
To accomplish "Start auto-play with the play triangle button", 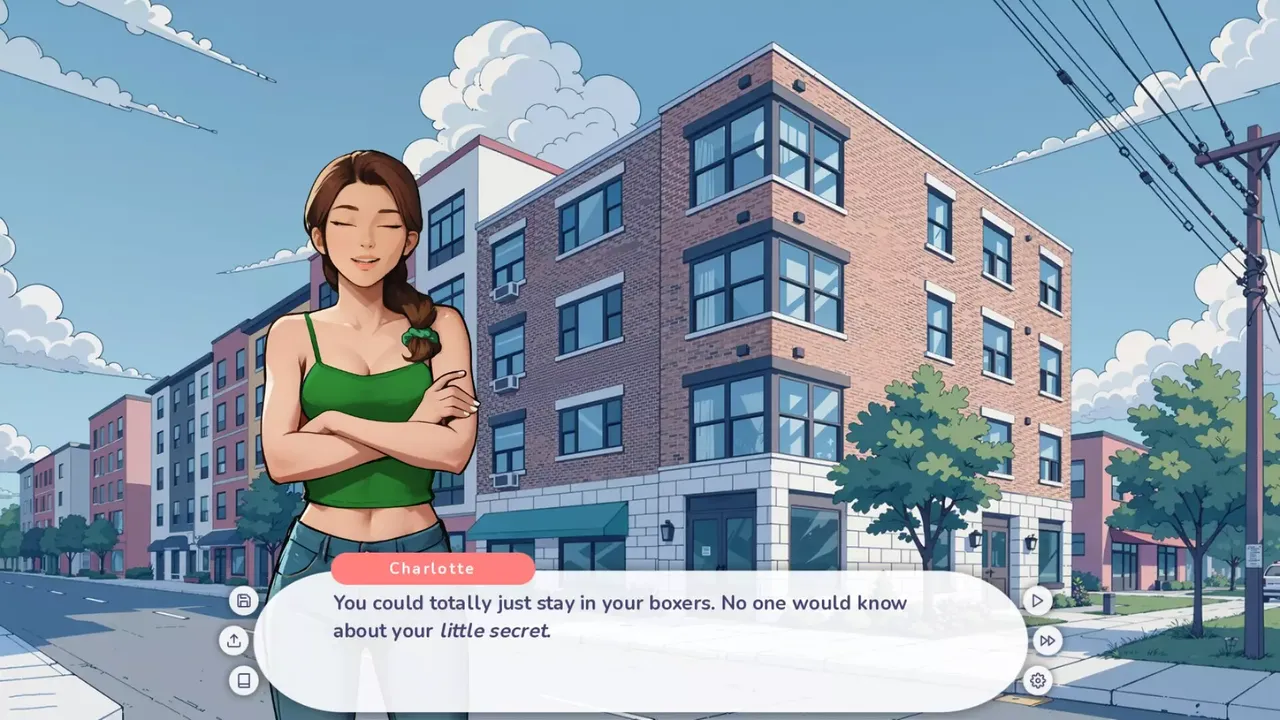I will click(1037, 601).
